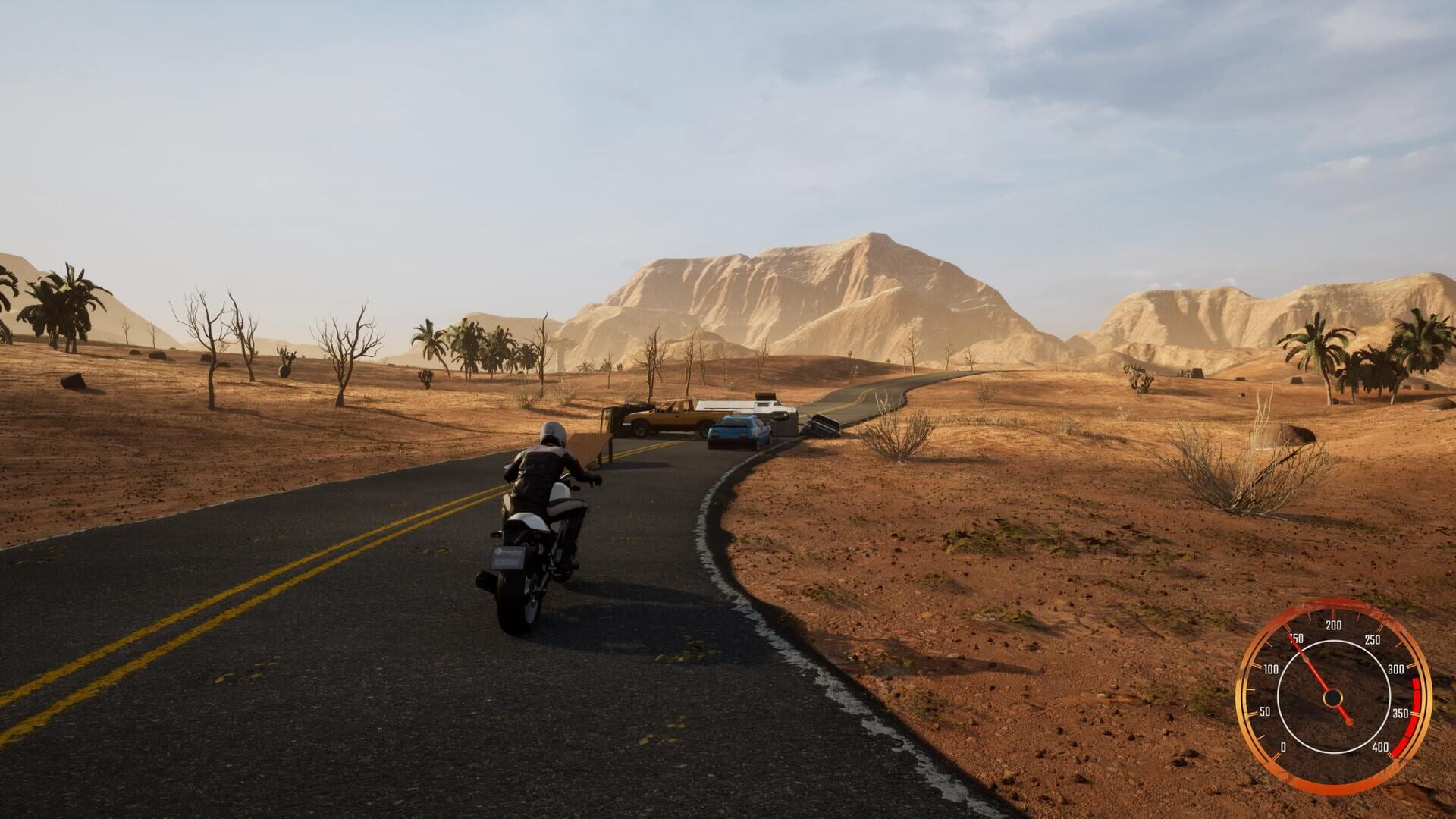Click the speedometer center hub
The height and width of the screenshot is (819, 1456).
pos(1333,698)
